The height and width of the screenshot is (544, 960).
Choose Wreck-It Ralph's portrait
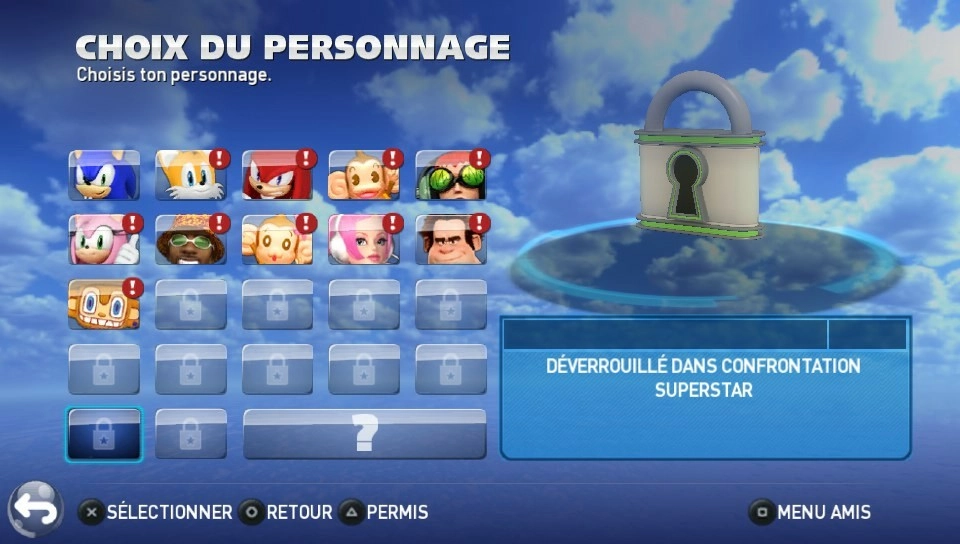pos(451,240)
